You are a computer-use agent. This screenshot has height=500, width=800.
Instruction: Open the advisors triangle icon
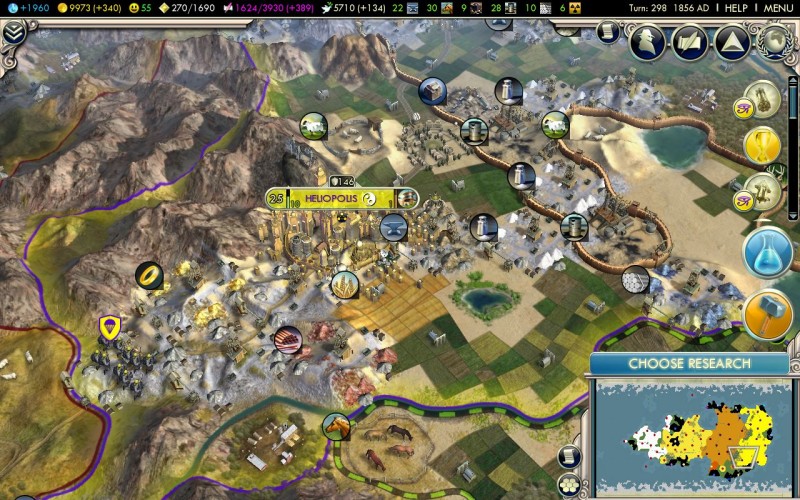(732, 40)
